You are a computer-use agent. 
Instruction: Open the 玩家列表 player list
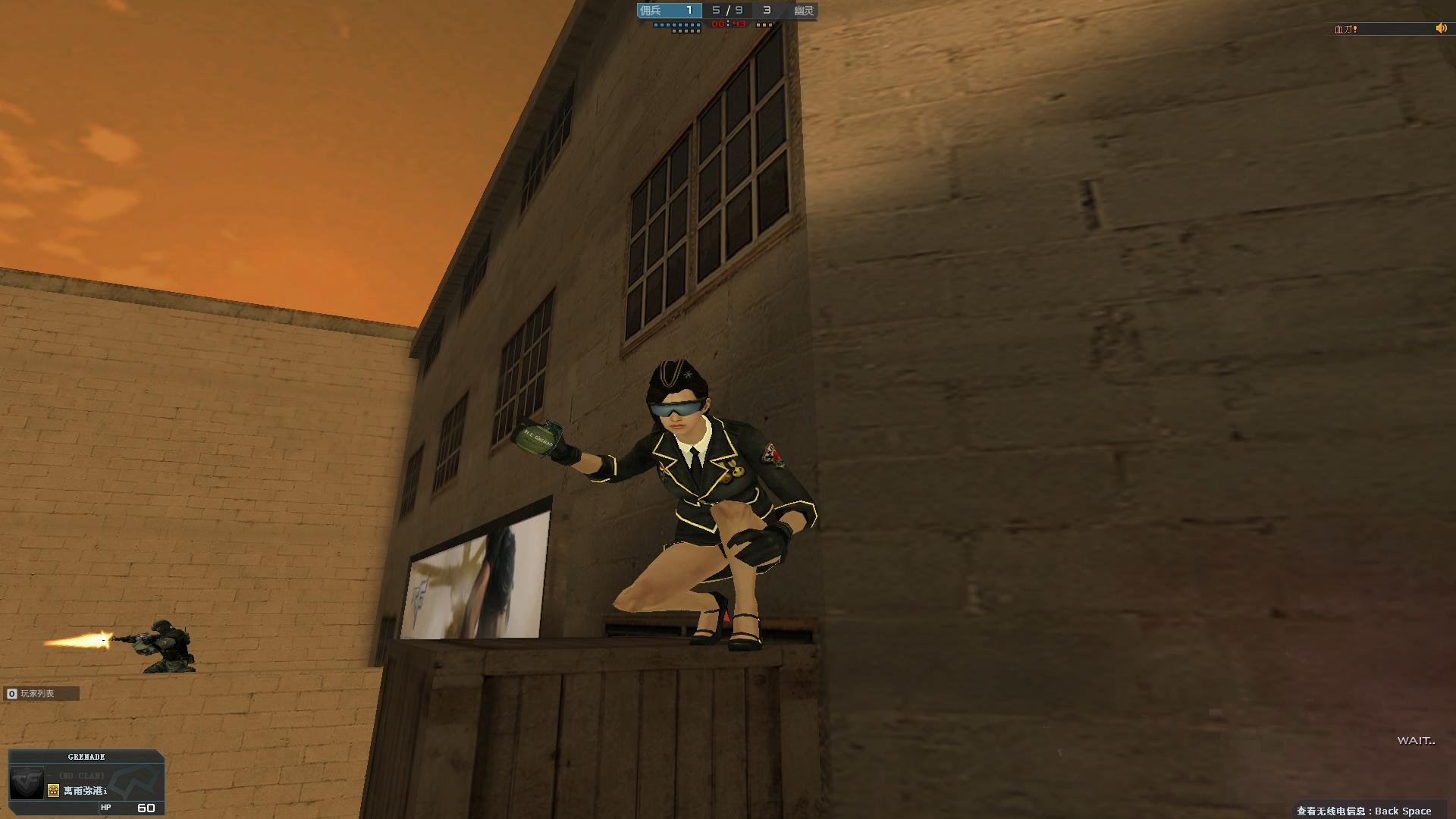(x=36, y=693)
